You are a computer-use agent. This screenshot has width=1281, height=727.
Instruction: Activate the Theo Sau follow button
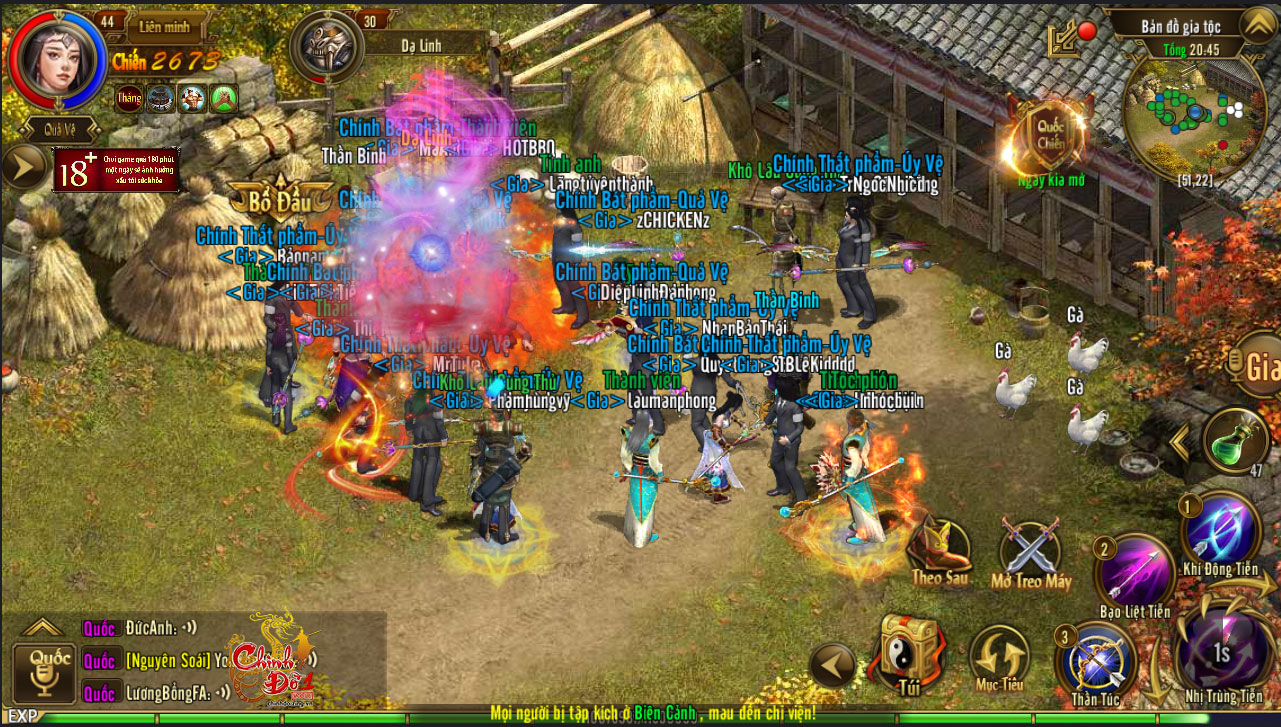(x=940, y=548)
